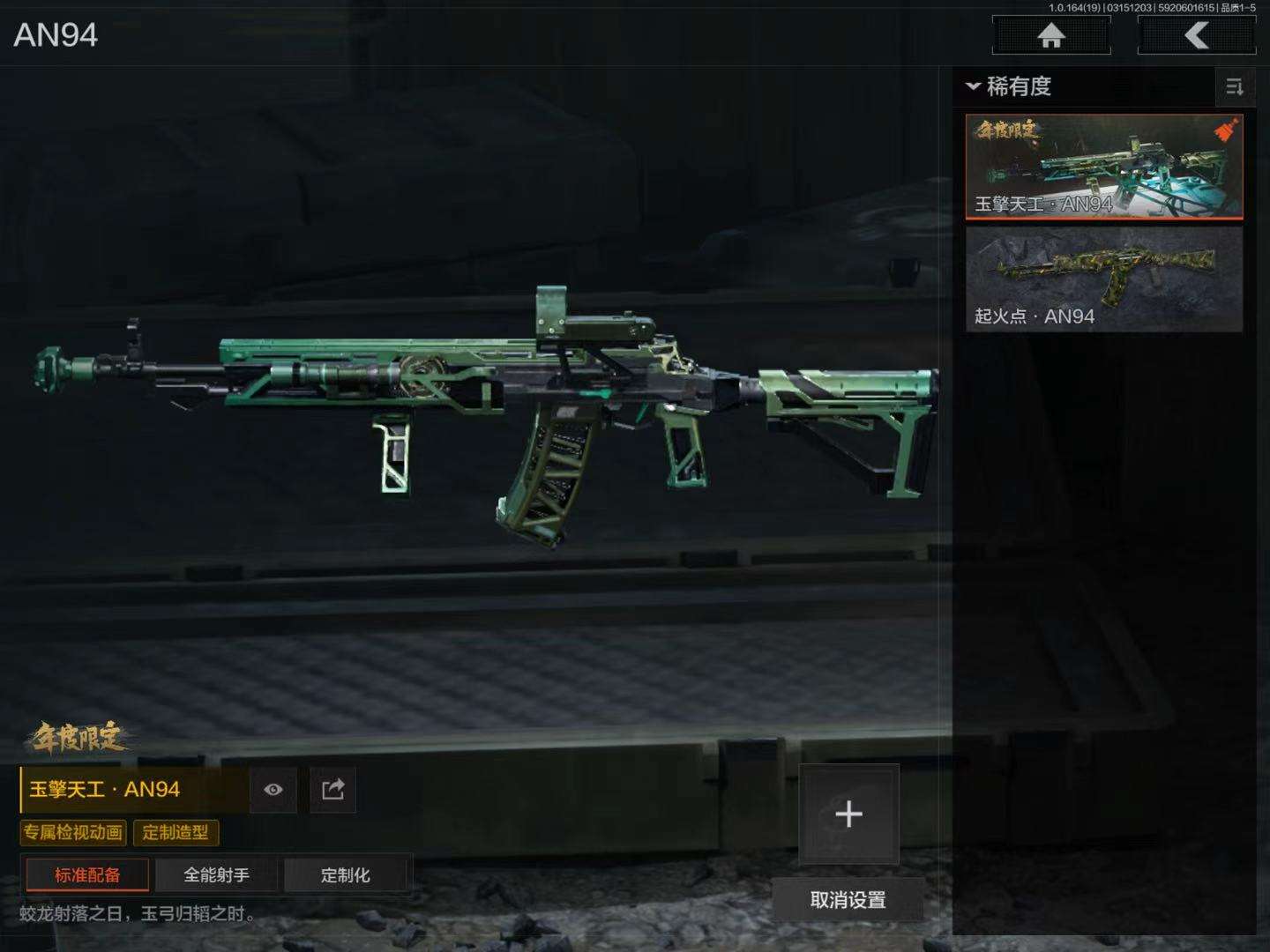The height and width of the screenshot is (952, 1270).
Task: Toggle the sort order icon
Action: tap(1234, 86)
